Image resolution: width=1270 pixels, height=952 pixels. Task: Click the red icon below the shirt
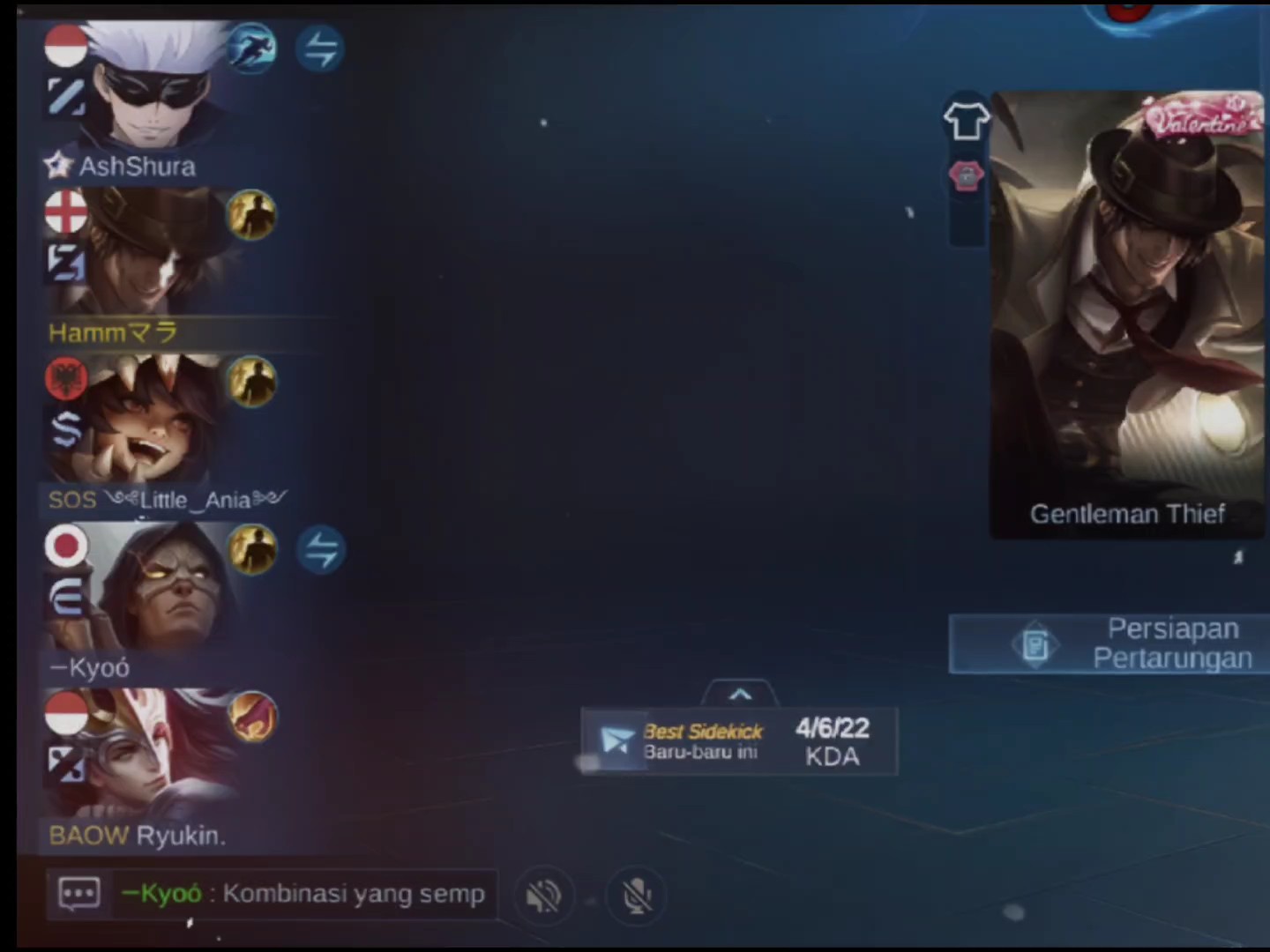click(x=966, y=176)
